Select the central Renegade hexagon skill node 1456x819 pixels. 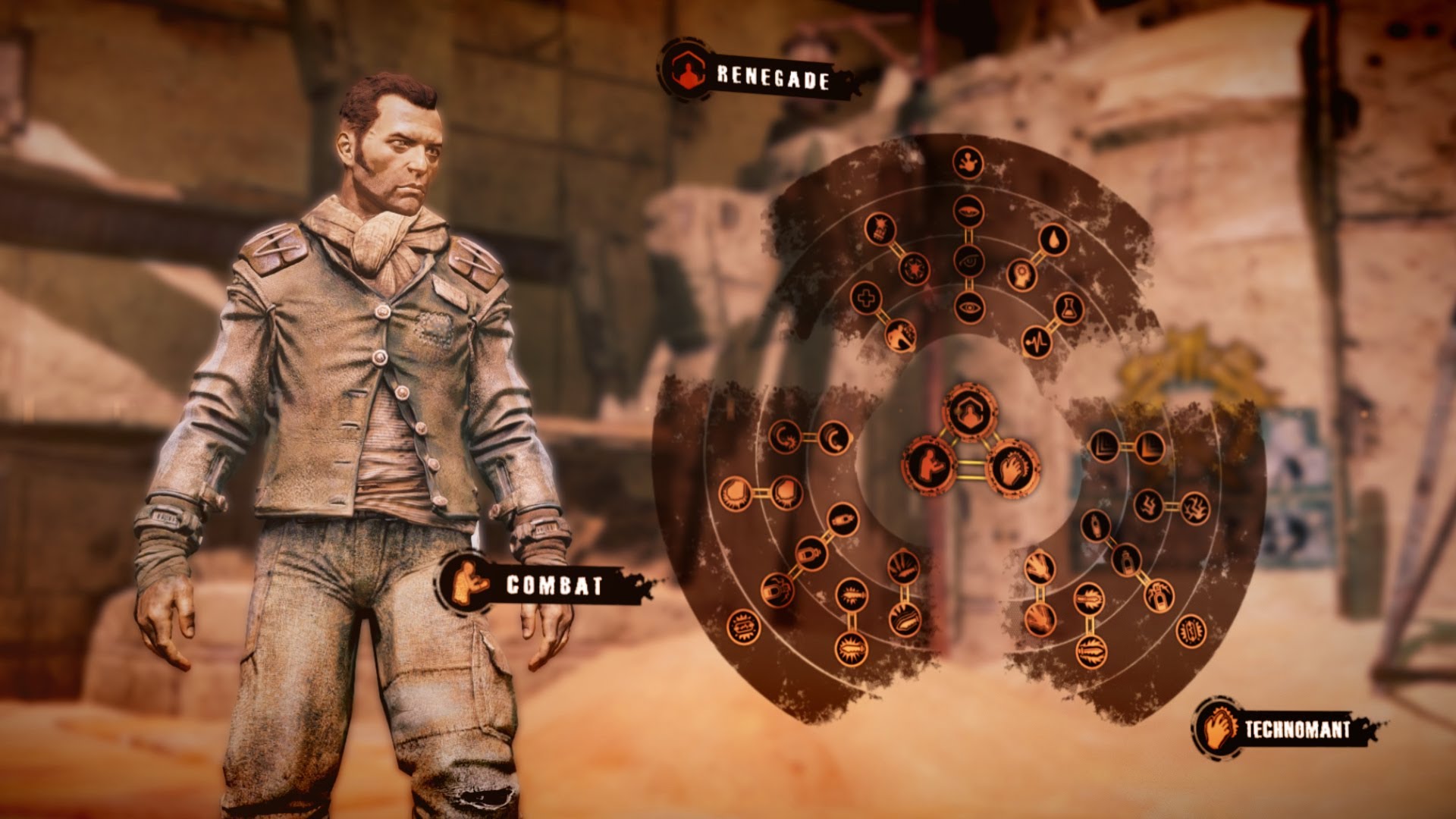point(969,412)
